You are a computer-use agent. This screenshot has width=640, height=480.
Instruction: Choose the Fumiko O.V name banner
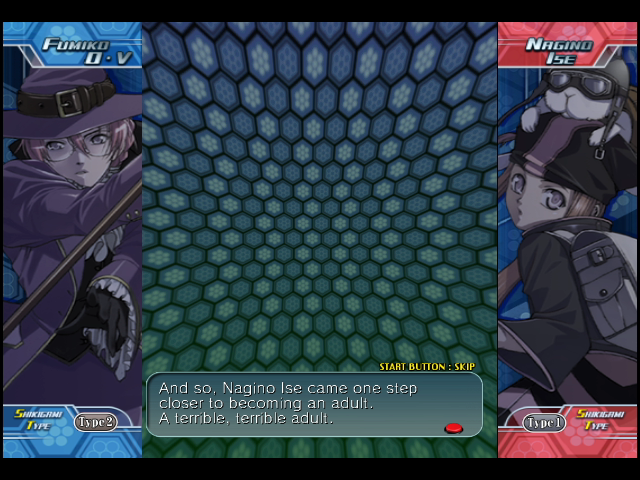point(73,52)
